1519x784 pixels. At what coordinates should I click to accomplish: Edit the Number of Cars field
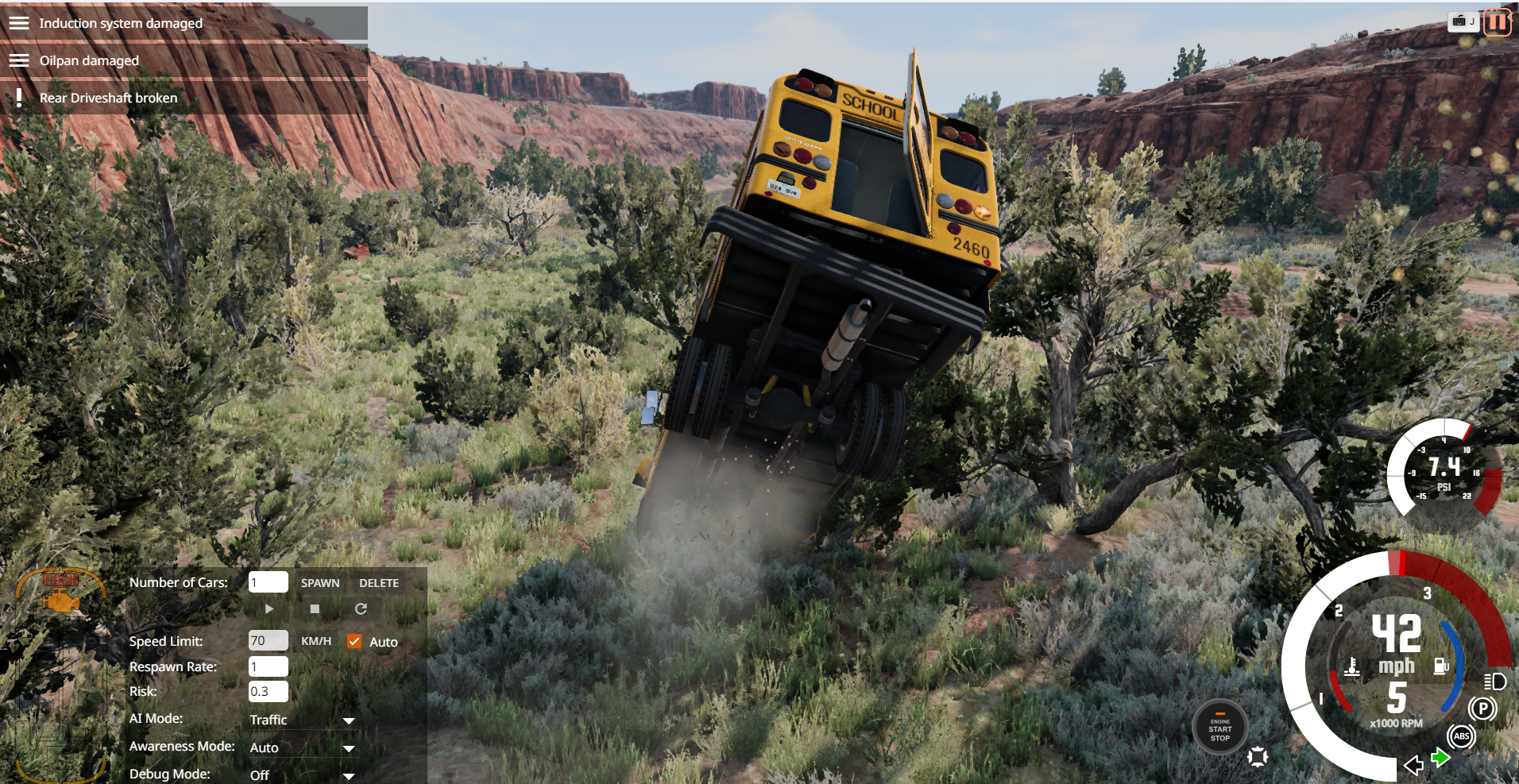pos(268,582)
